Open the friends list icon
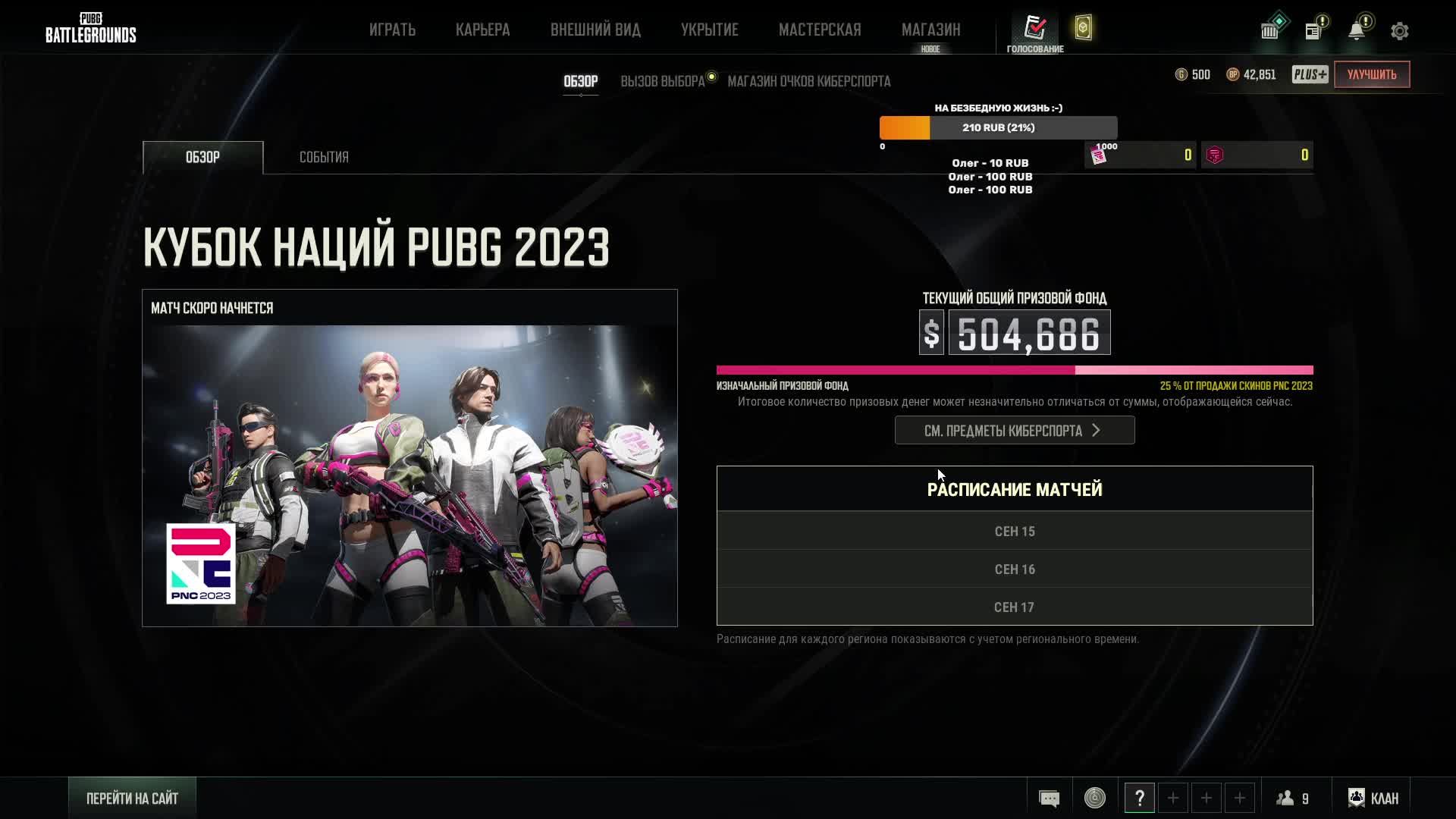 (x=1293, y=798)
